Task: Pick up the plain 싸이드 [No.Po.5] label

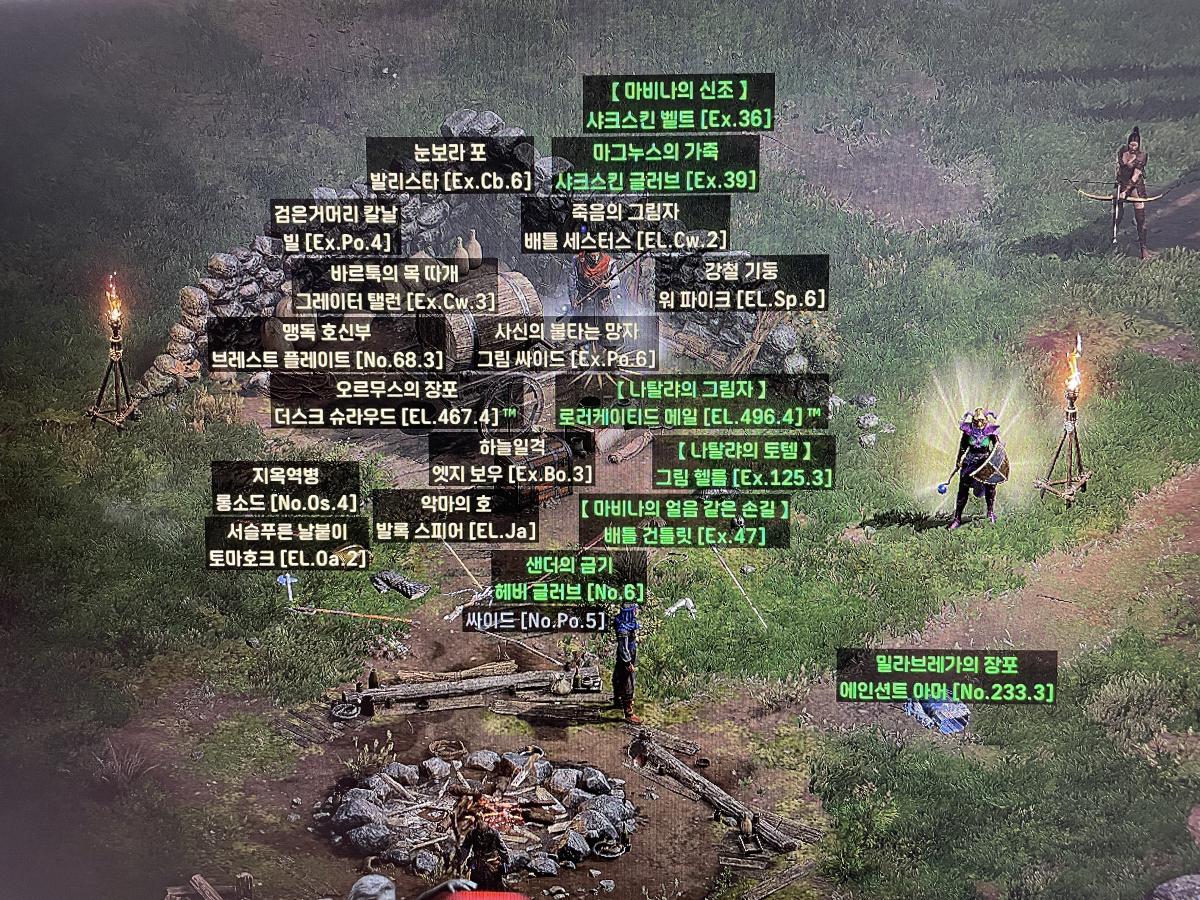Action: [x=536, y=621]
